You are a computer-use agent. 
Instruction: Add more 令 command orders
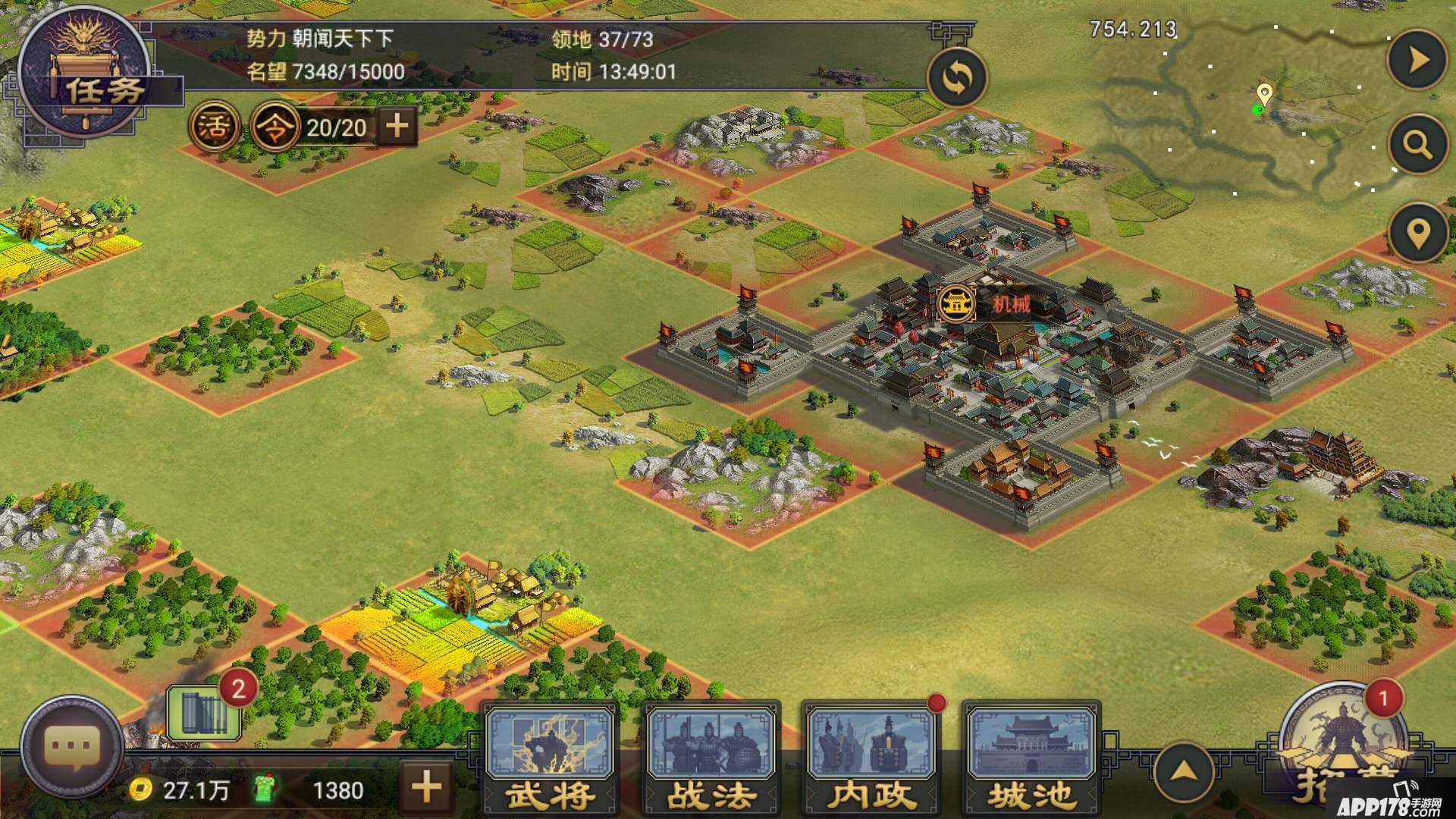397,126
